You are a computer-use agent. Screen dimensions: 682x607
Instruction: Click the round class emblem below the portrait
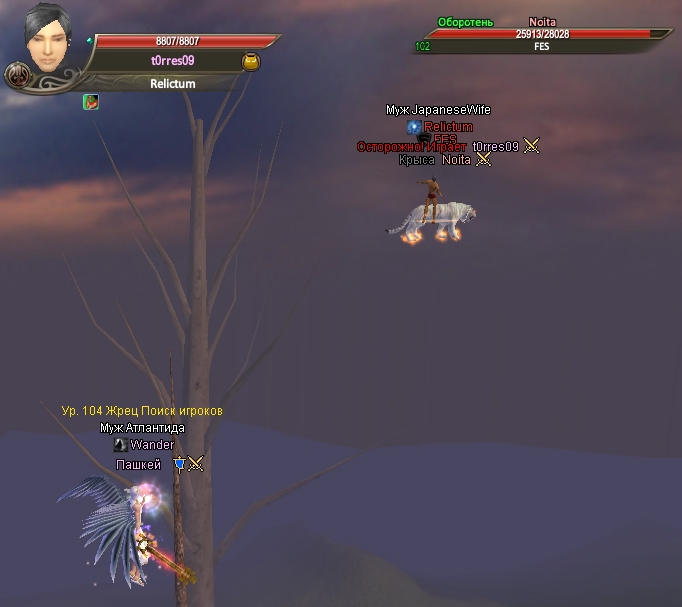[x=17, y=75]
